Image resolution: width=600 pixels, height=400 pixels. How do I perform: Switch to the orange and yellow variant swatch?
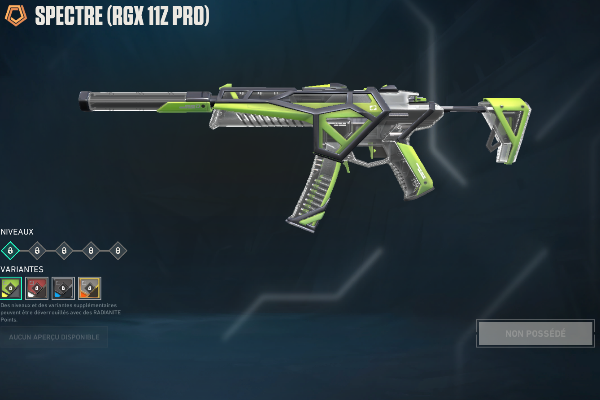tap(89, 288)
